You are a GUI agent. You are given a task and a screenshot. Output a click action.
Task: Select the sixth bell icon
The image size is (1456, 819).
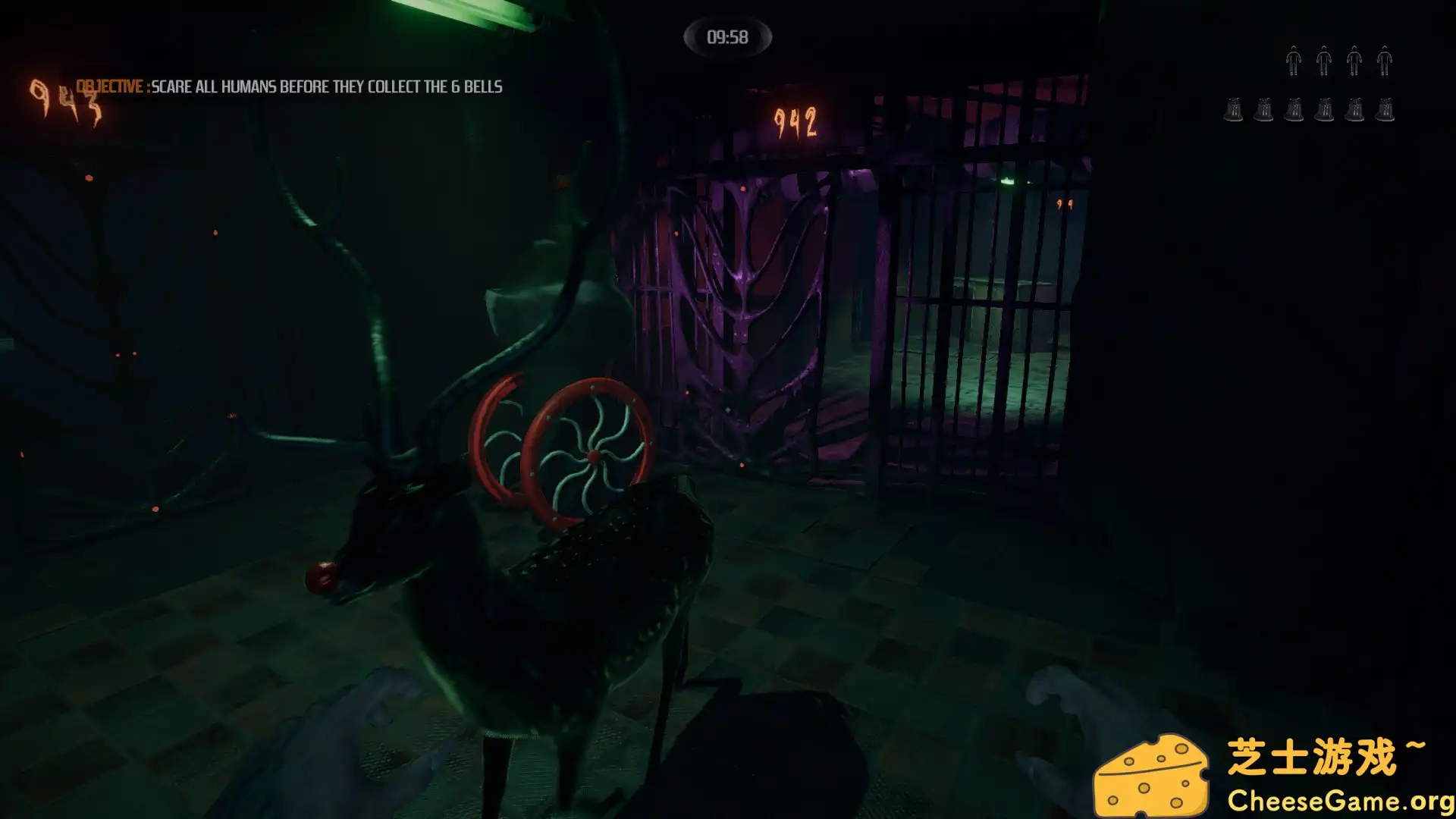tap(1385, 110)
